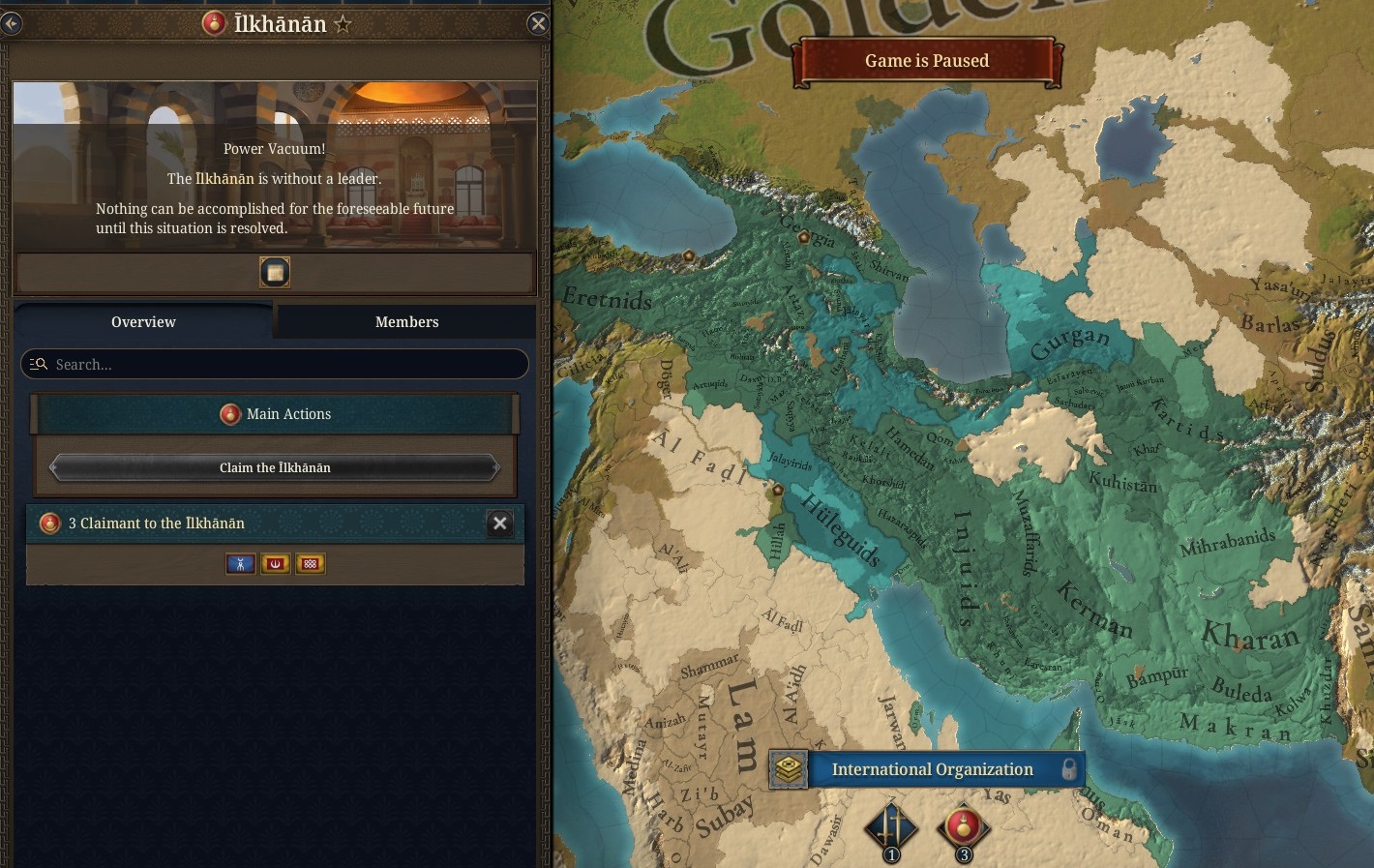Select the crossed-swords war icon on the map
1374x868 pixels.
tap(890, 824)
